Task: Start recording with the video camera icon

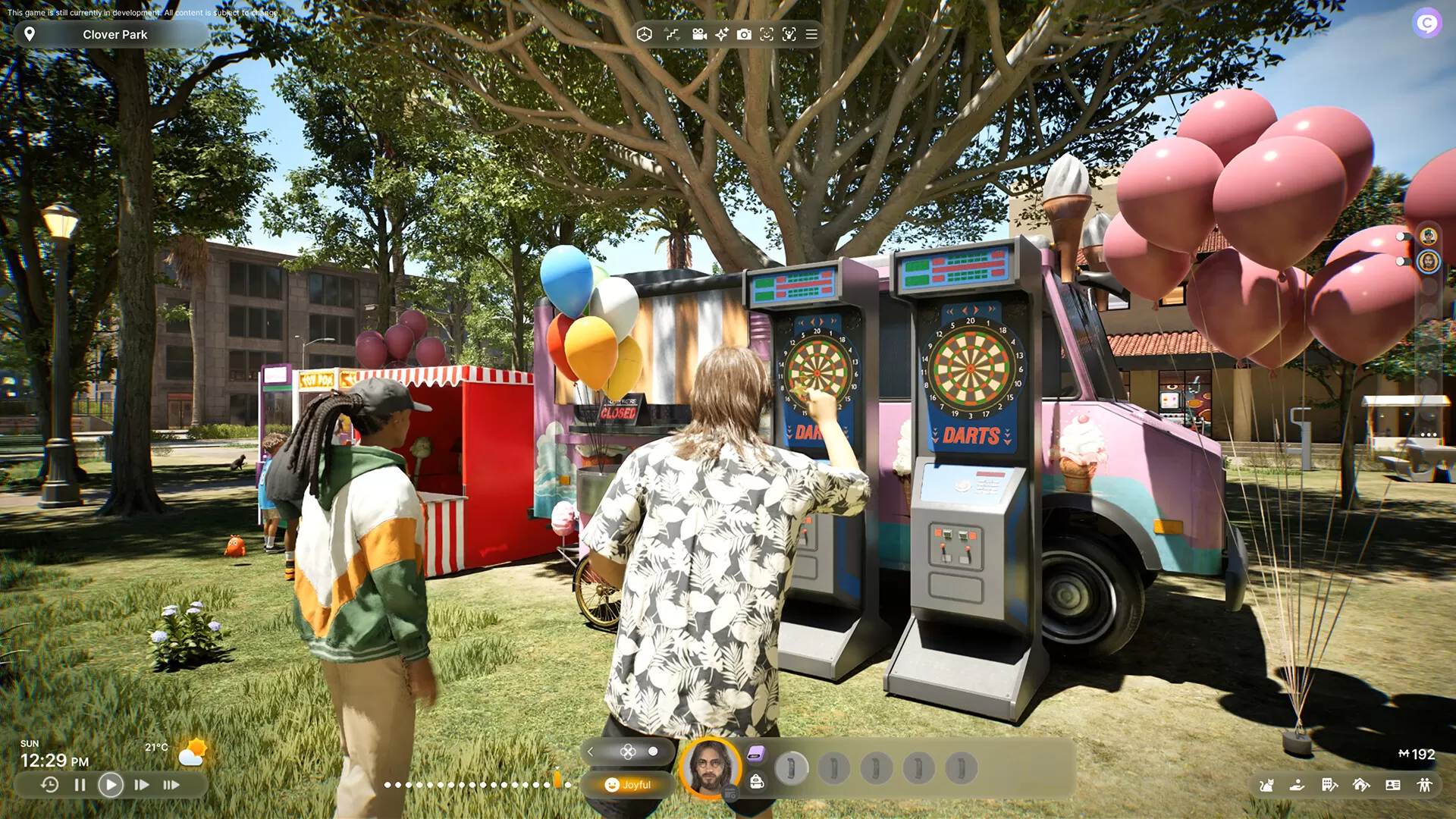Action: 698,34
